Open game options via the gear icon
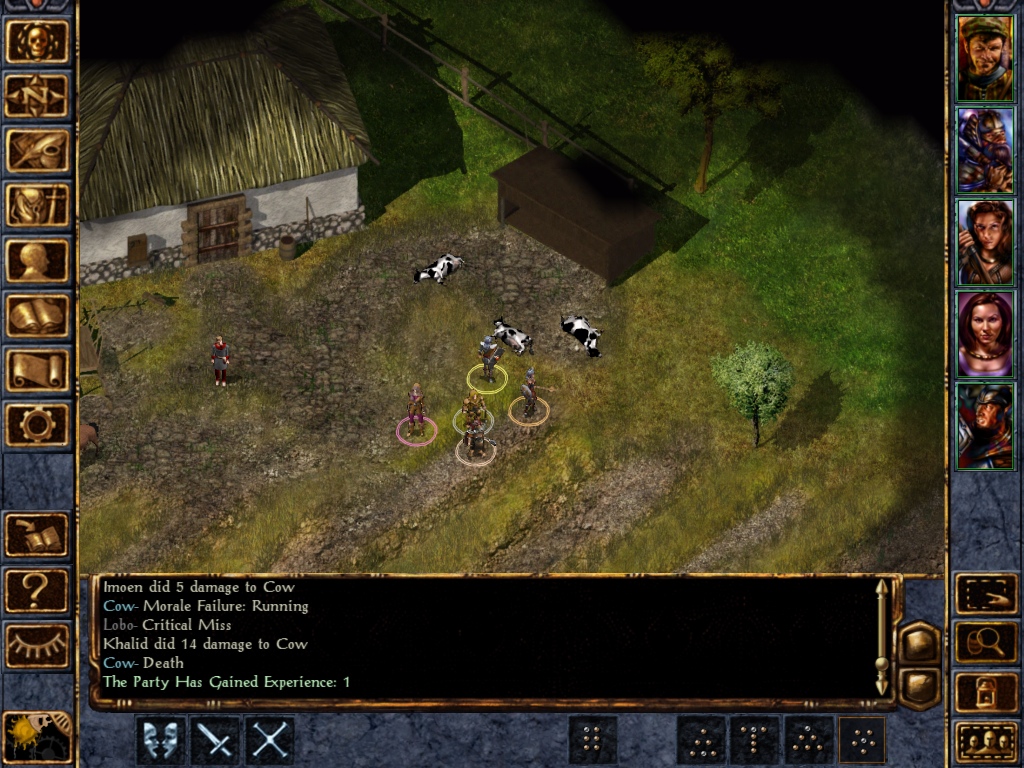1024x768 pixels. [38, 426]
